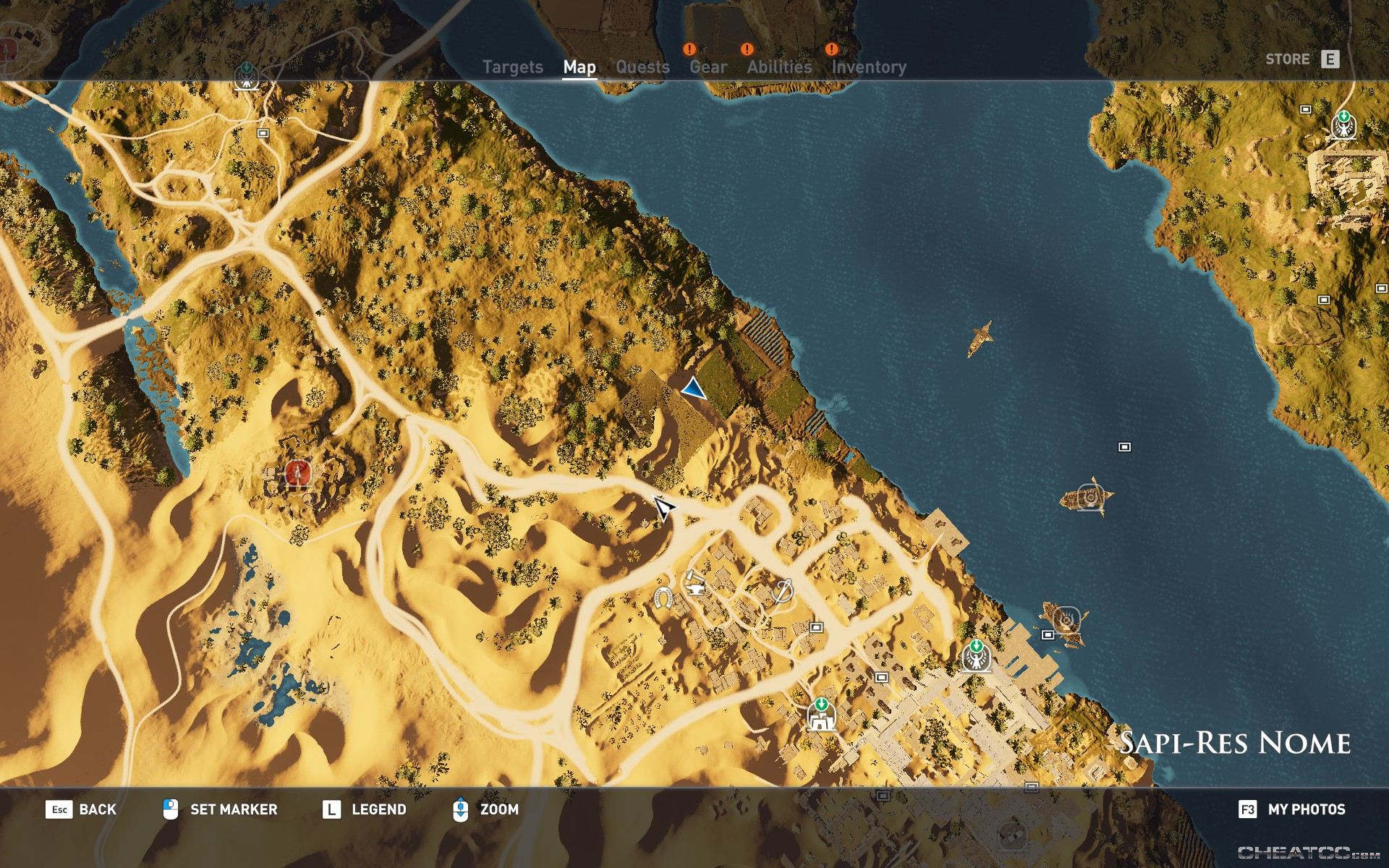The width and height of the screenshot is (1389, 868).
Task: Select the blacksmith anvil map marker
Action: click(694, 582)
